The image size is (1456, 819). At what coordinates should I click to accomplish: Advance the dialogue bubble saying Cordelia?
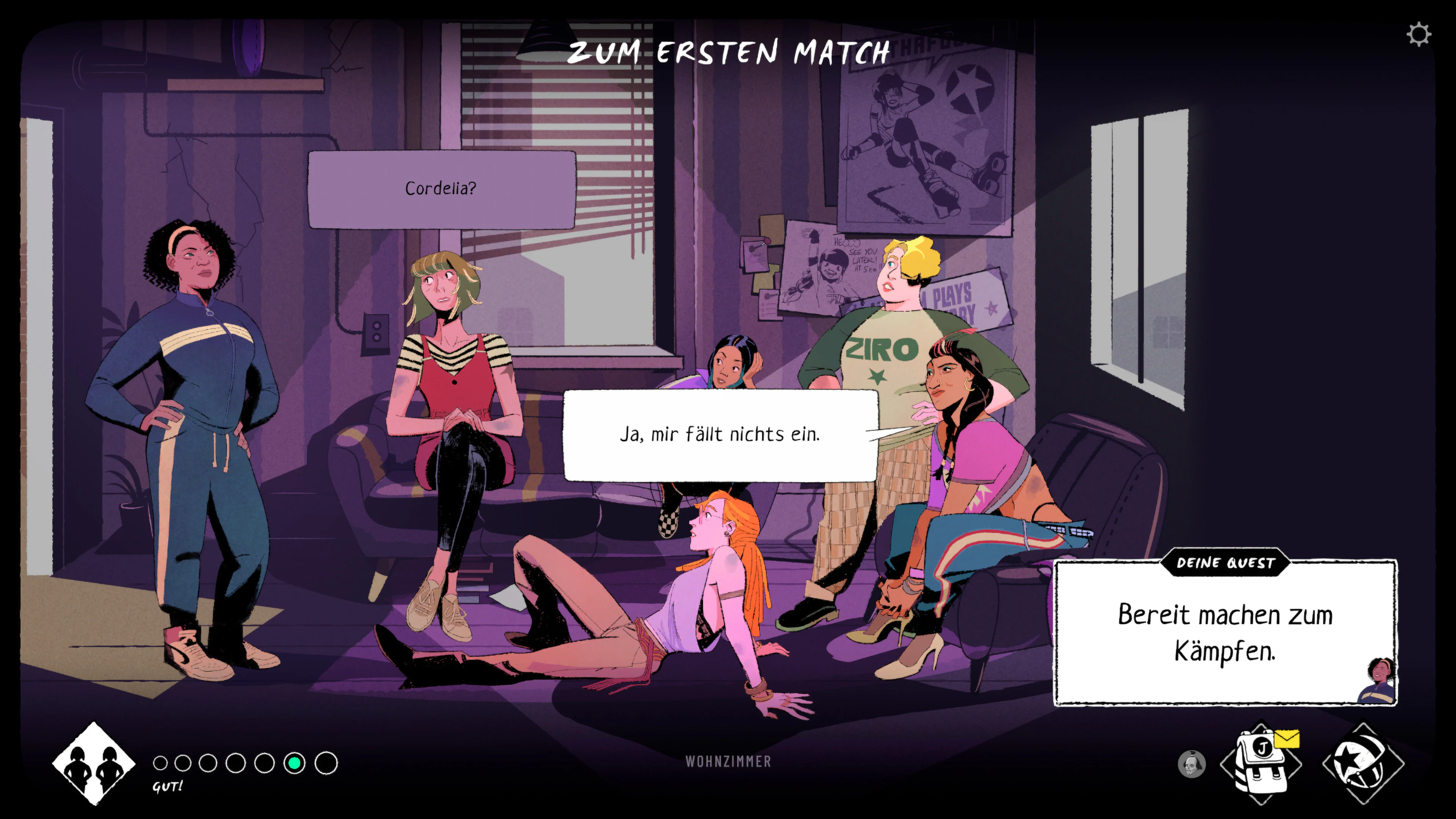(x=441, y=190)
